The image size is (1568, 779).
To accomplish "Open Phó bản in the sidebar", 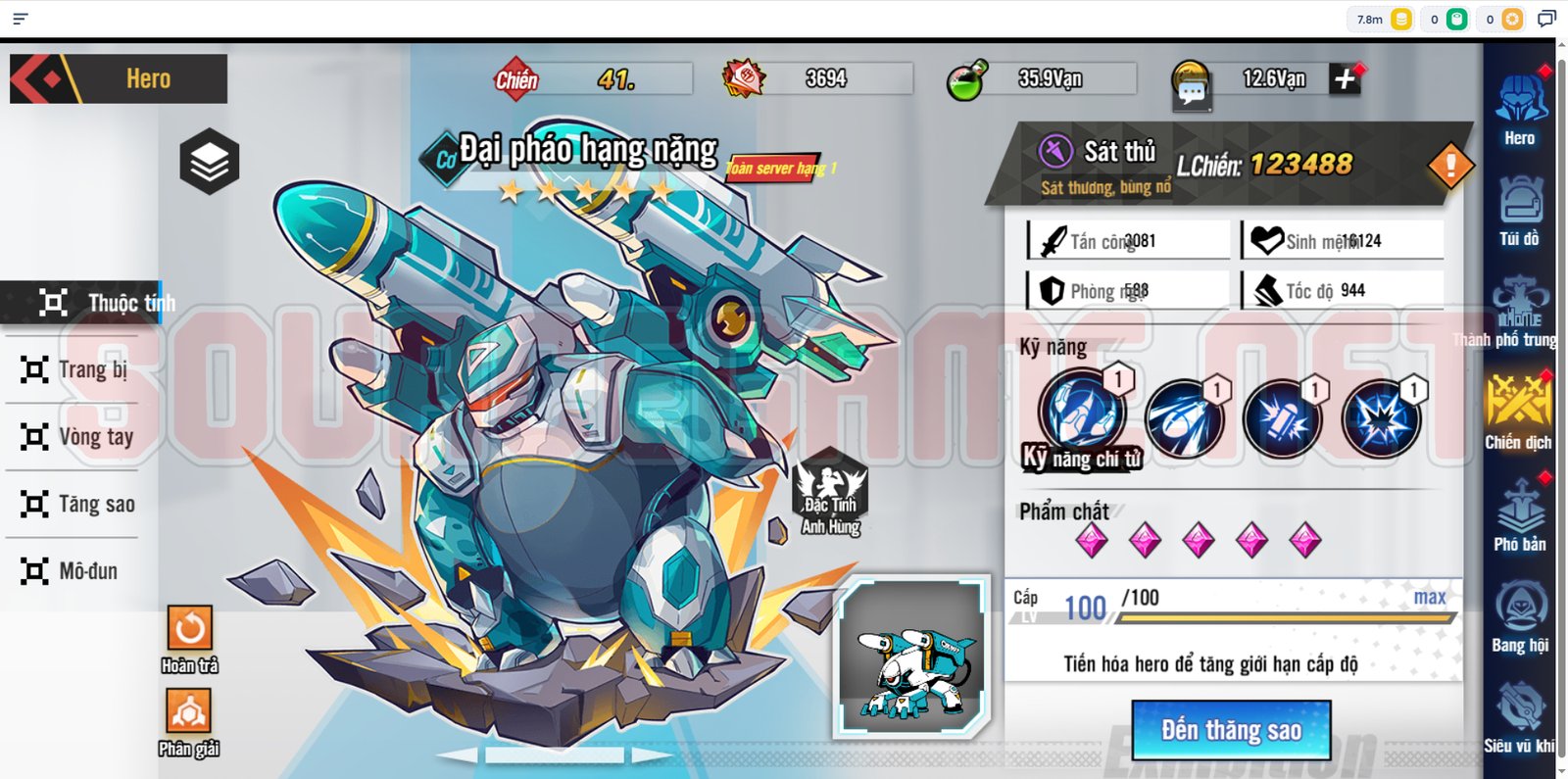I will pos(1519,514).
